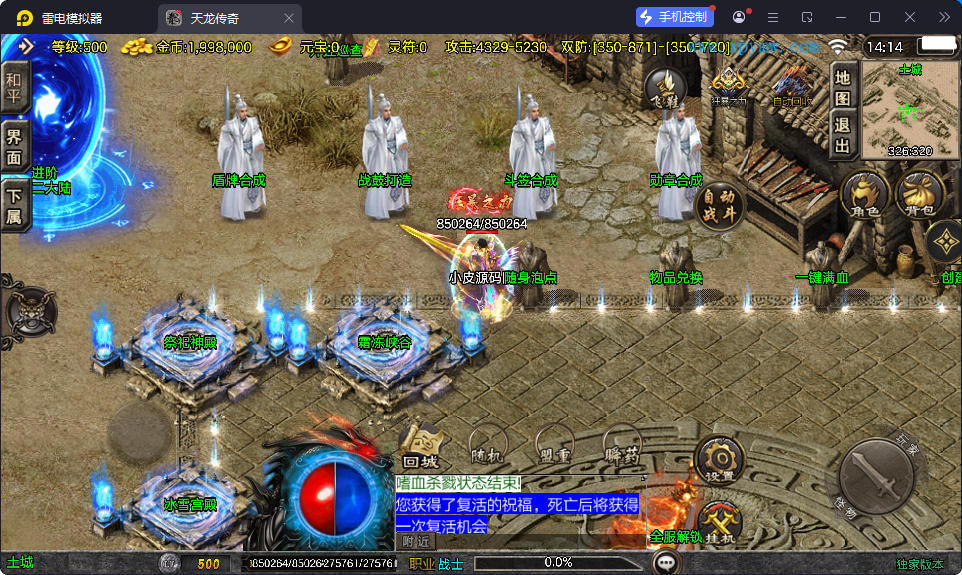
Task: Start 挂机 idle auto-farming
Action: click(x=718, y=524)
